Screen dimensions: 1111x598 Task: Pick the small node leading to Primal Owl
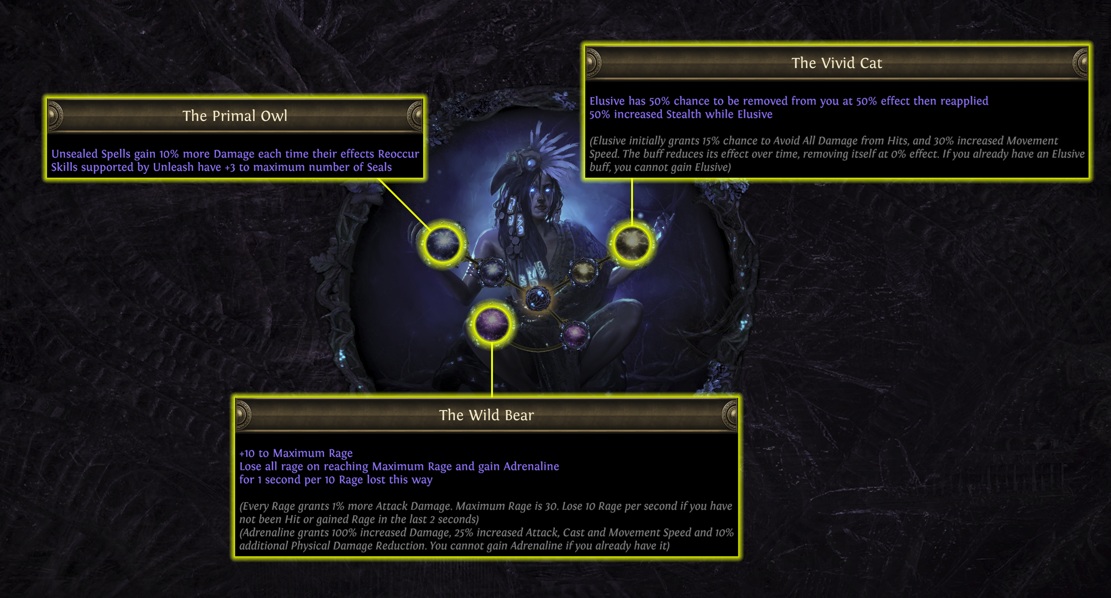click(x=491, y=270)
